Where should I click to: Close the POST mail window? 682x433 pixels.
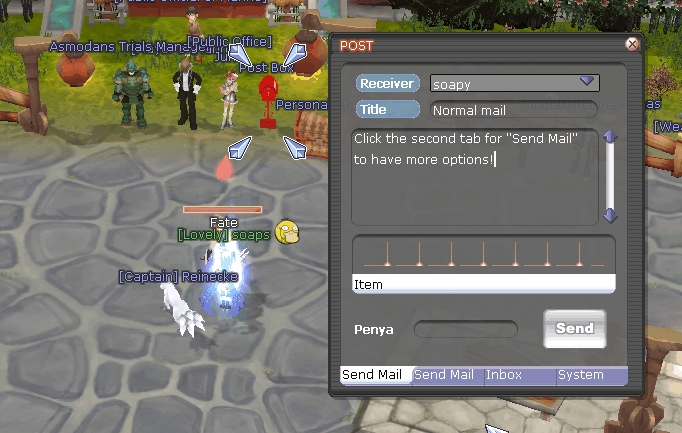pos(632,44)
